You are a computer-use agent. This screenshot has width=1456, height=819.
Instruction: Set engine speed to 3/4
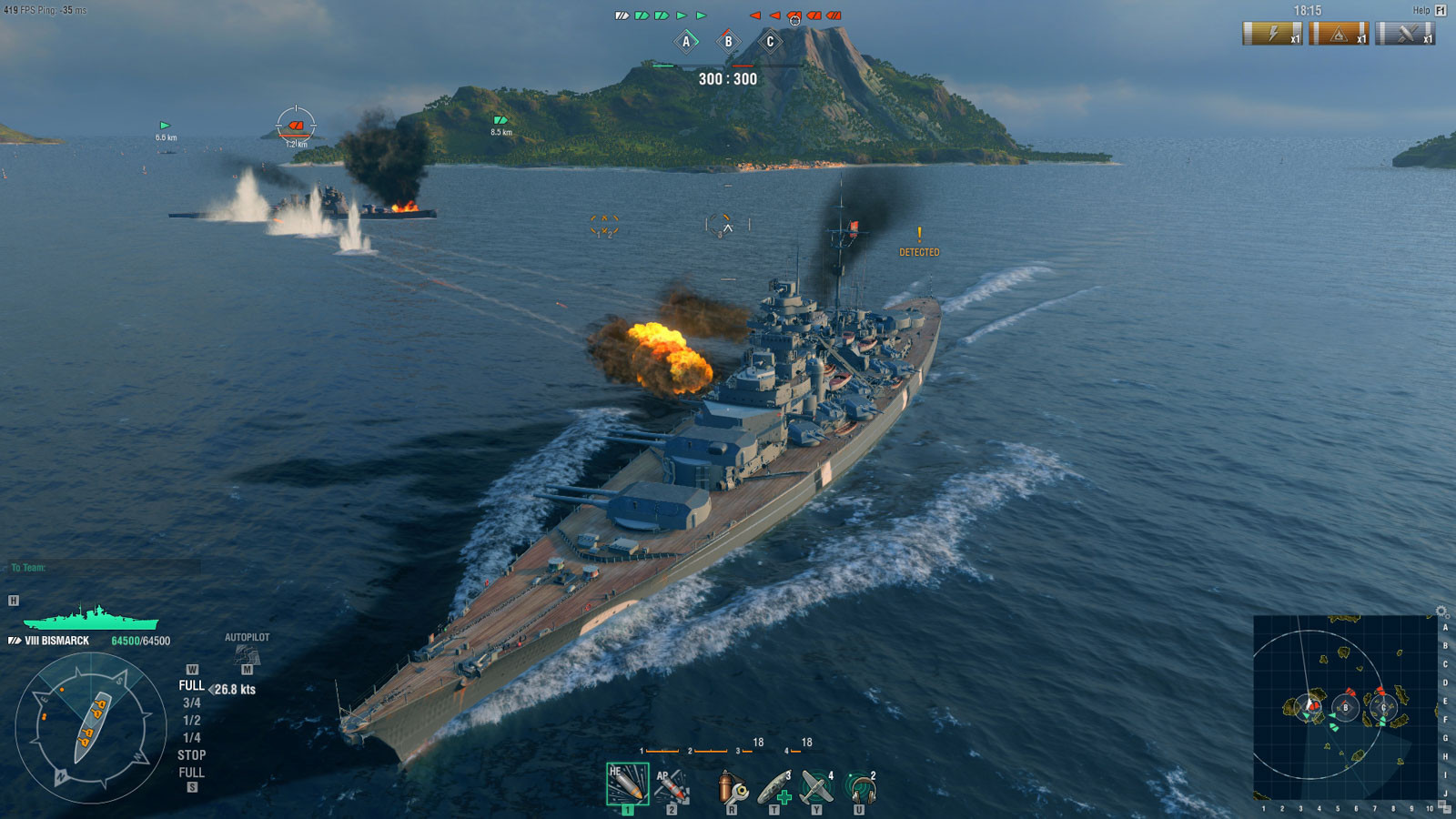[191, 703]
